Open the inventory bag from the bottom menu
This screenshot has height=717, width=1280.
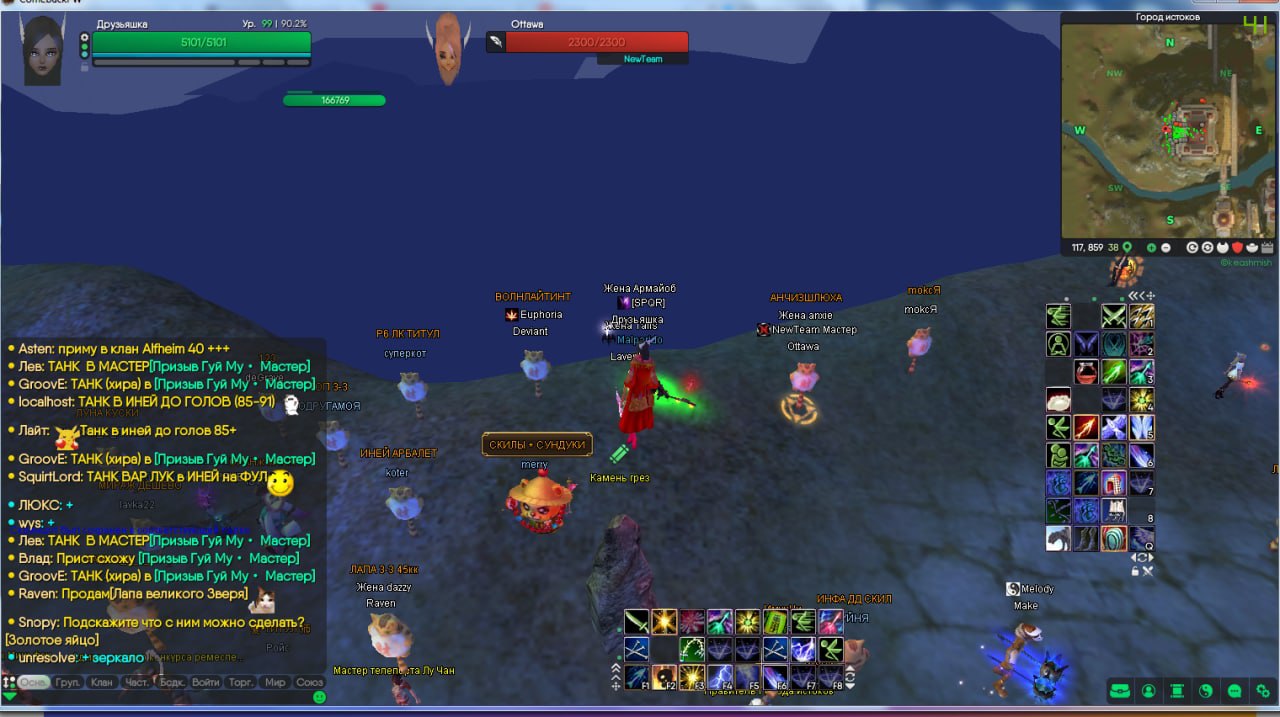click(1120, 691)
